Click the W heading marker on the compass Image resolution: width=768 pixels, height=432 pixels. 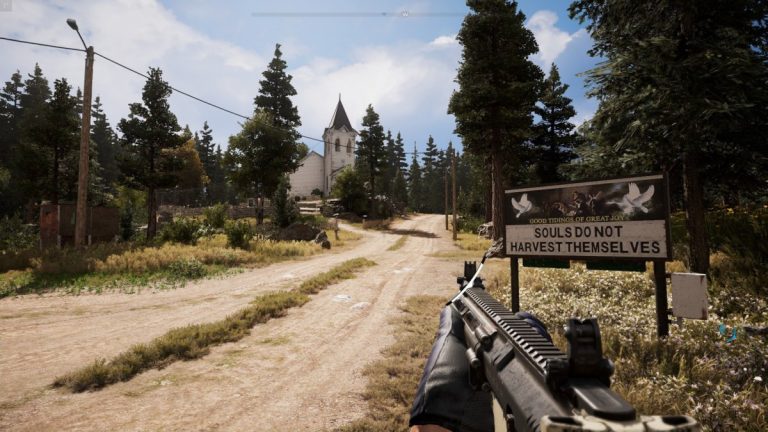click(x=404, y=13)
